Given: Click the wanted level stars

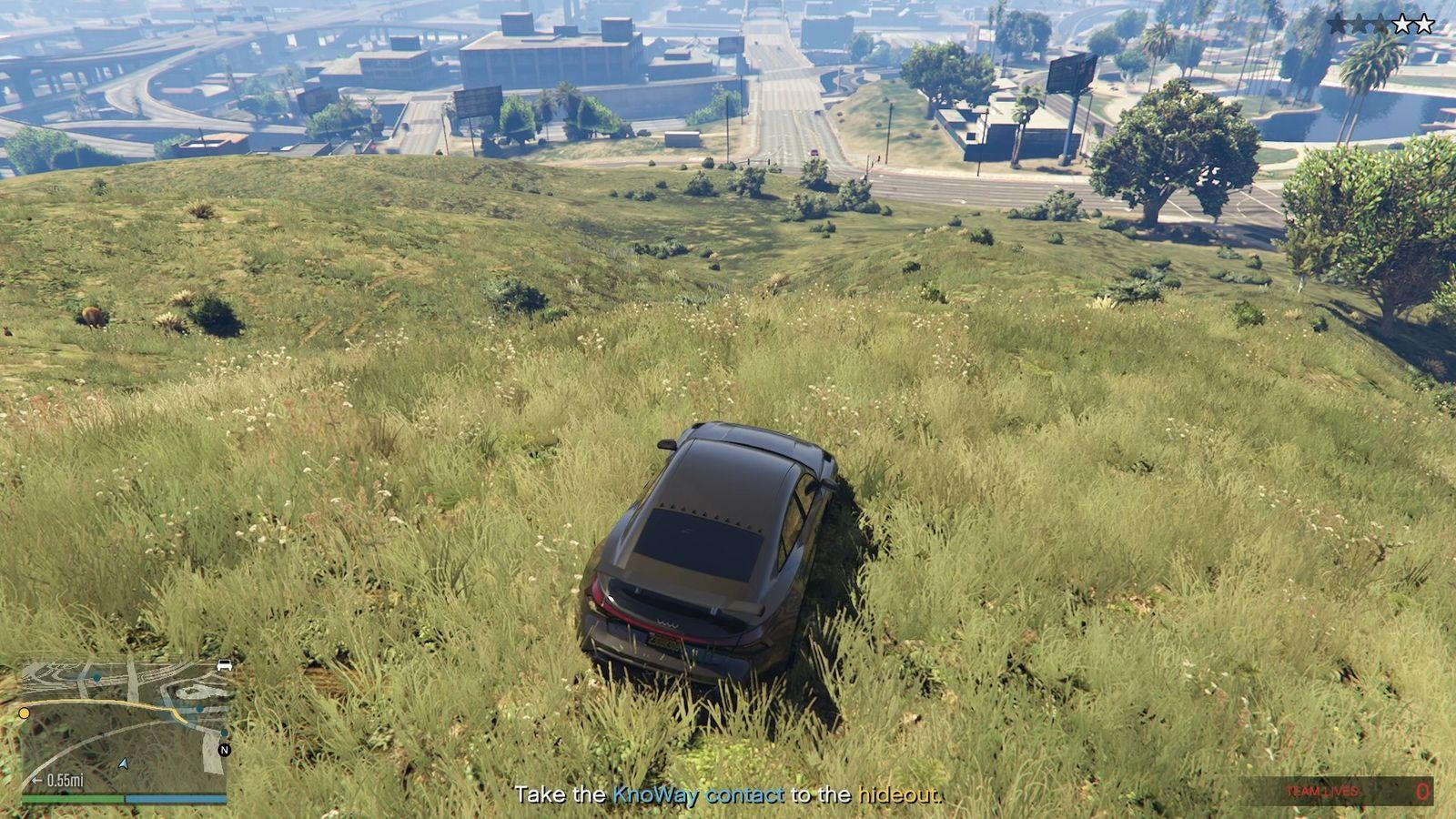Looking at the screenshot, I should [1380, 25].
